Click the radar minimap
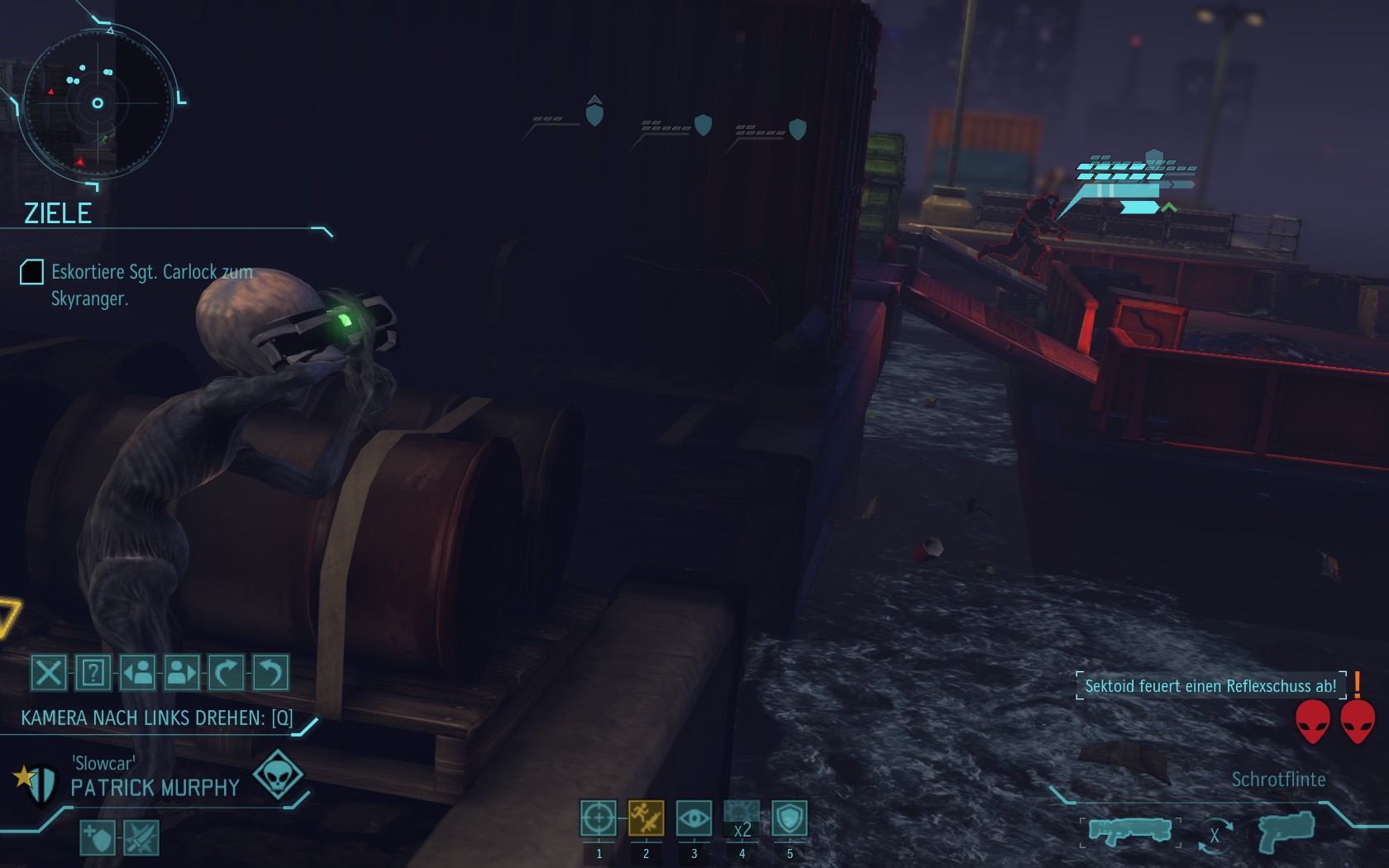 click(98, 103)
